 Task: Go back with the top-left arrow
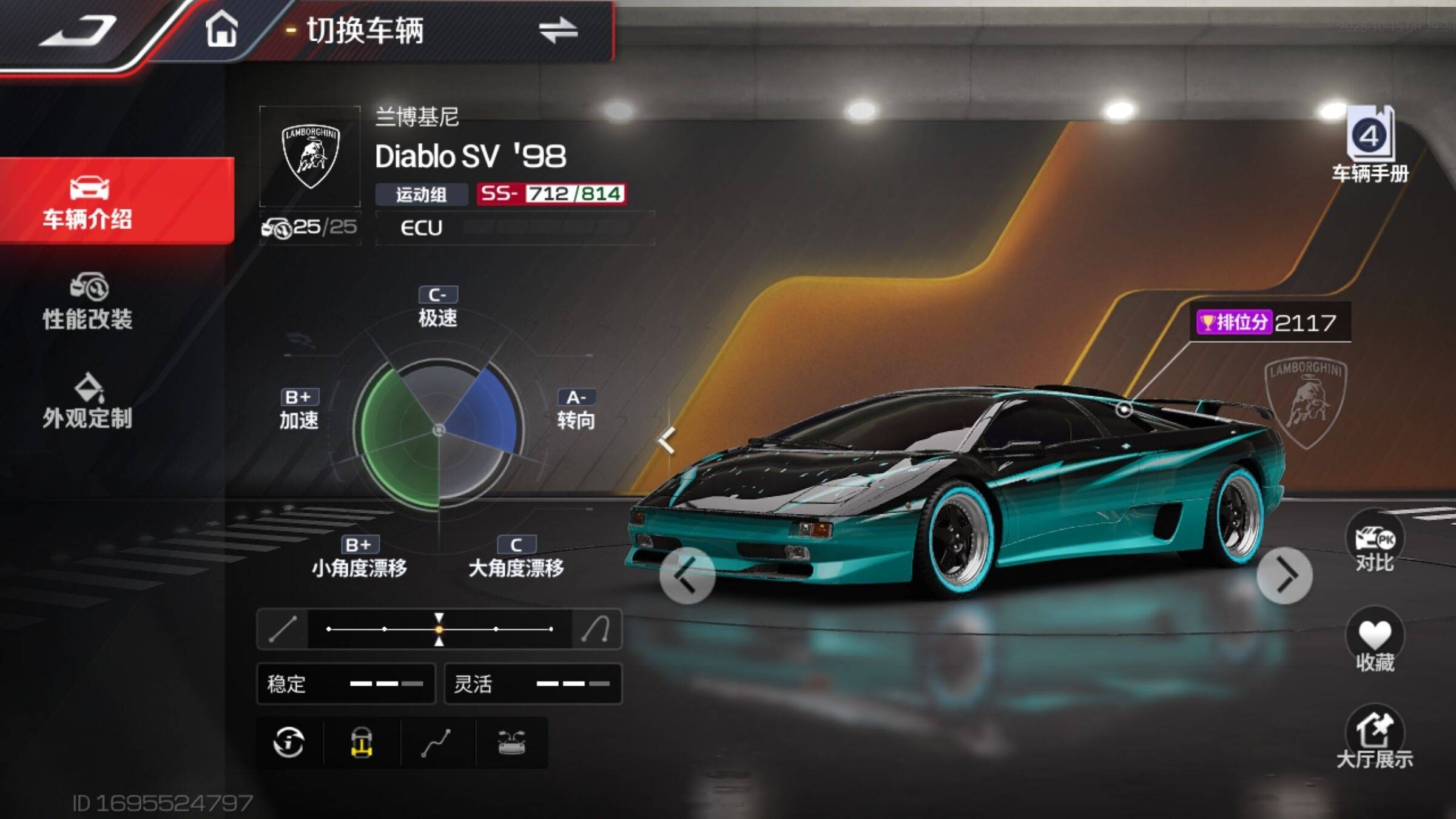pos(79,30)
